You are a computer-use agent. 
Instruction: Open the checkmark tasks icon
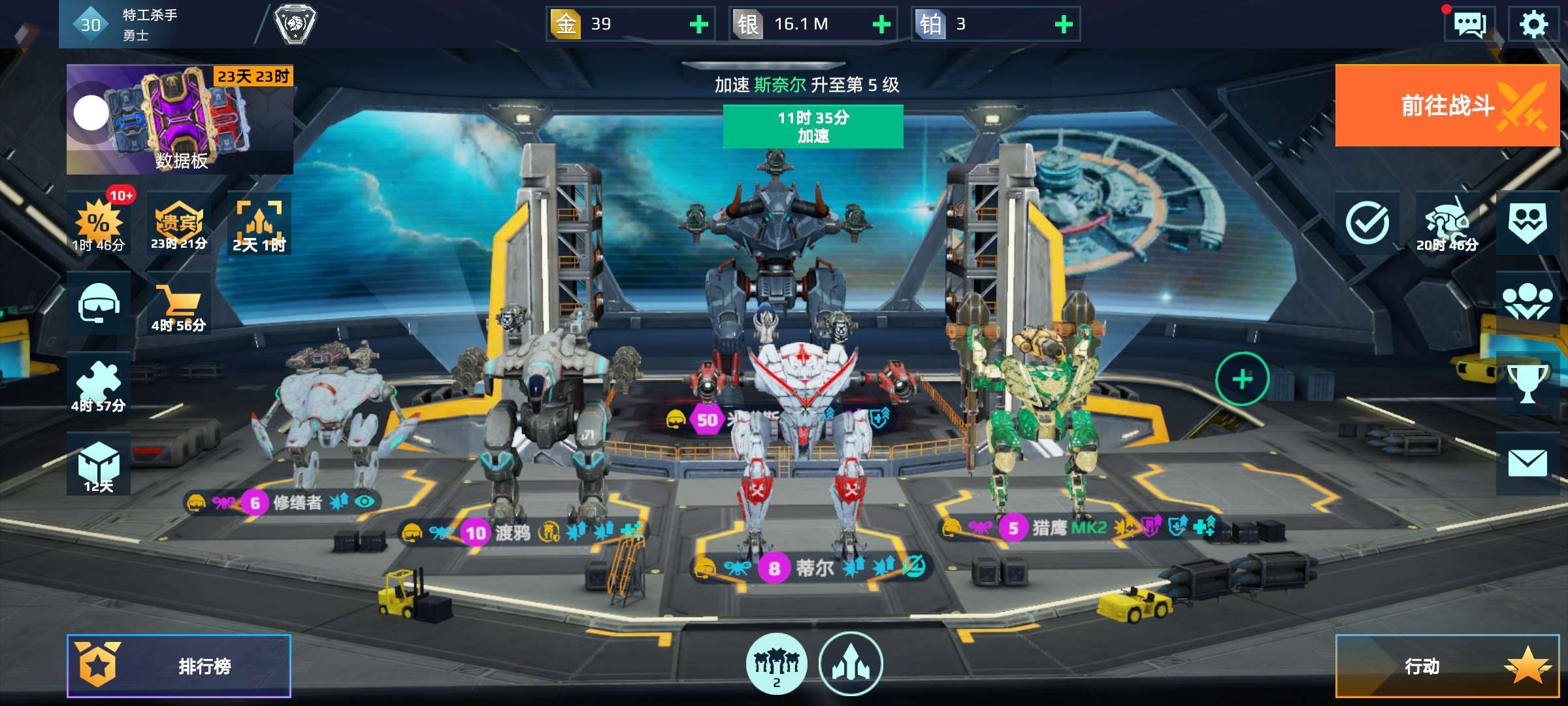click(x=1367, y=224)
